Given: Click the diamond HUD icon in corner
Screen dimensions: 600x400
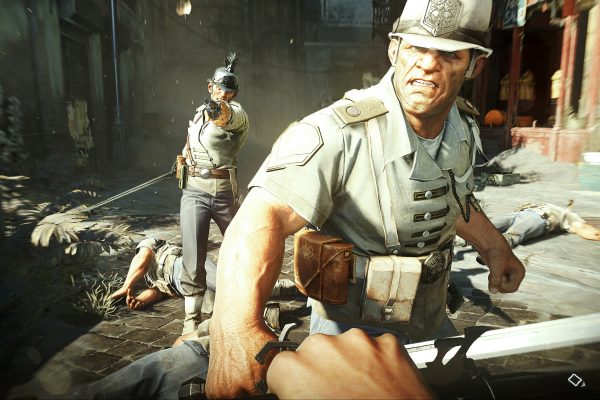Looking at the screenshot, I should [576, 380].
